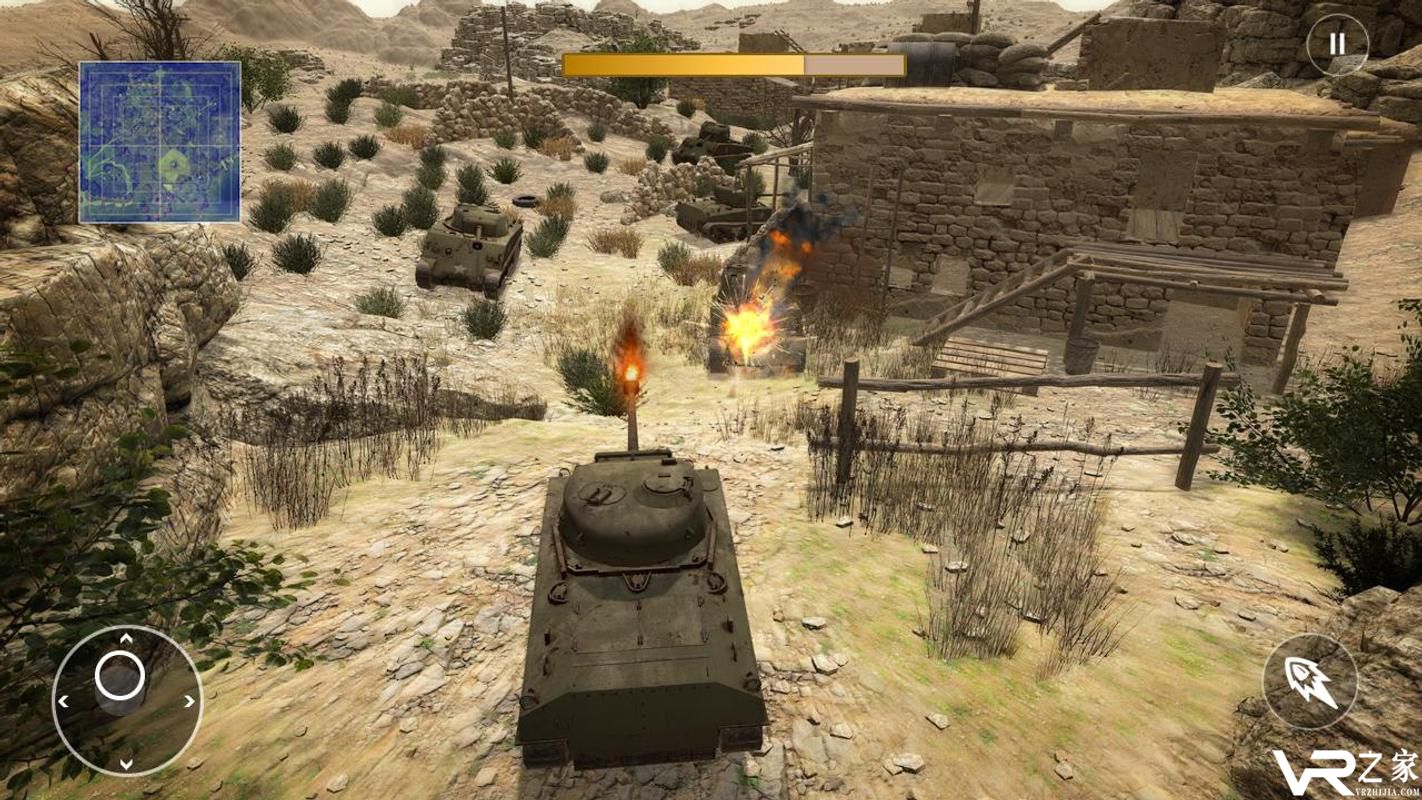Pause the game with the pause button
1422x800 pixels.
tap(1337, 45)
